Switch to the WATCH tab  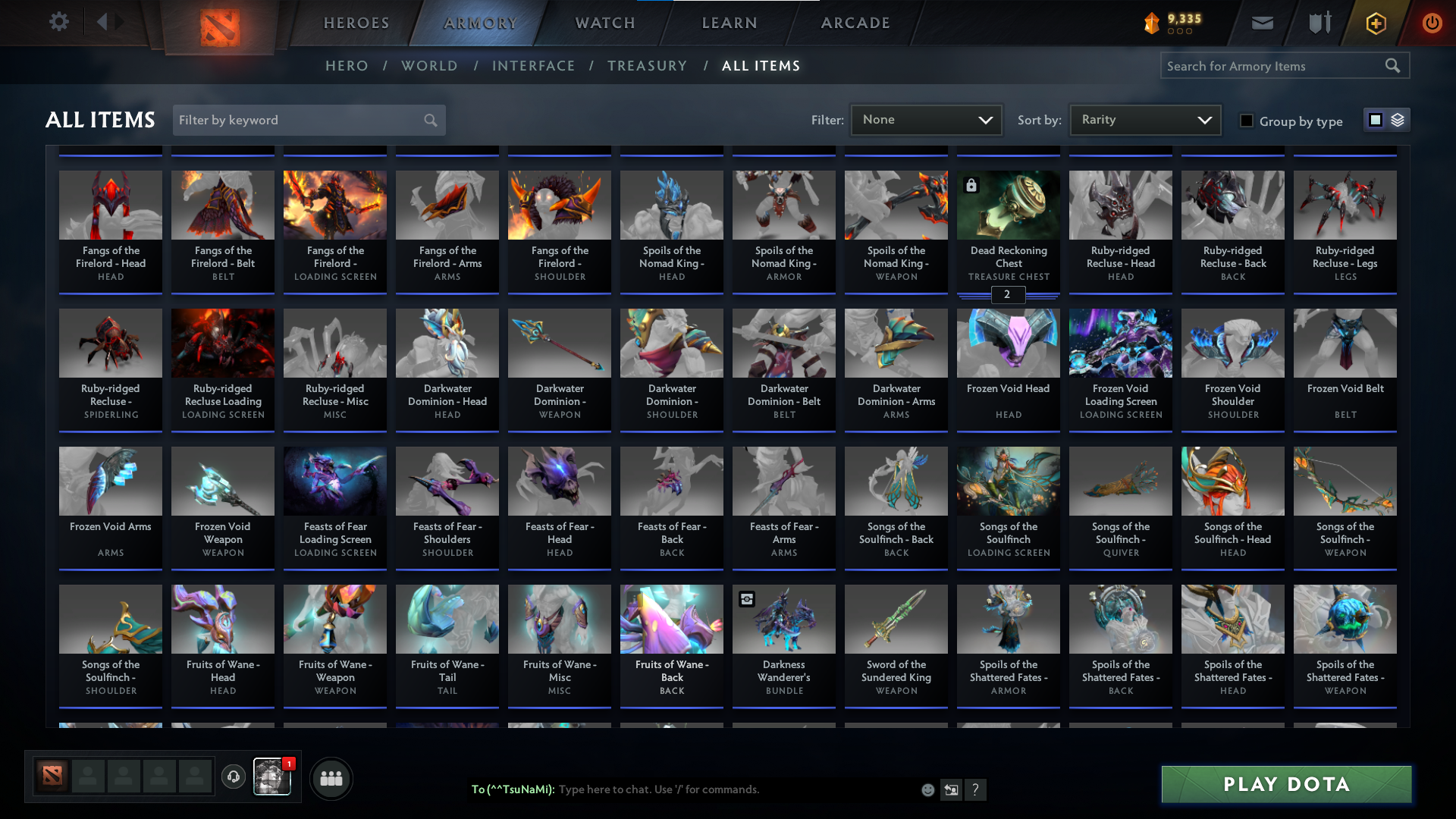click(603, 23)
